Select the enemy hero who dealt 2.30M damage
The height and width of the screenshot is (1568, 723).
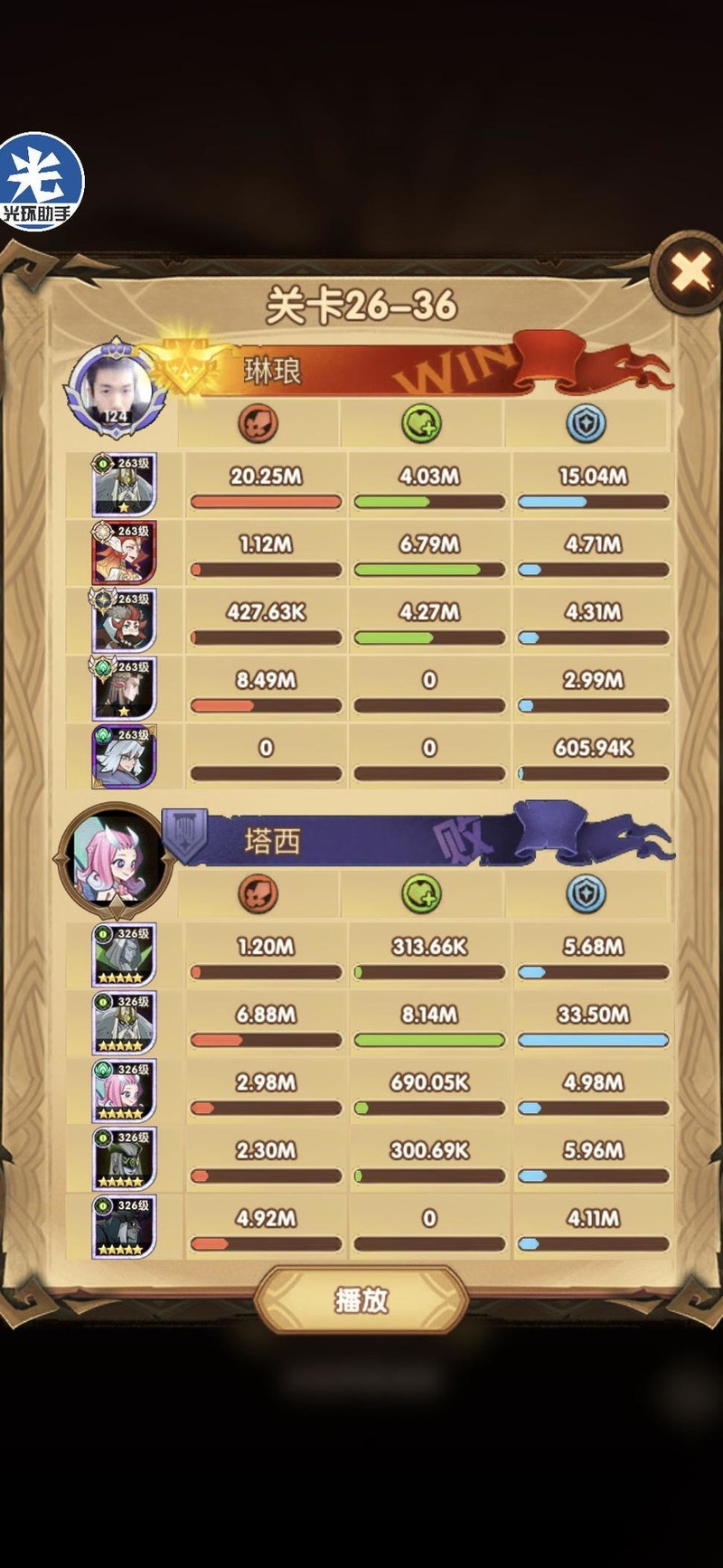click(124, 1158)
